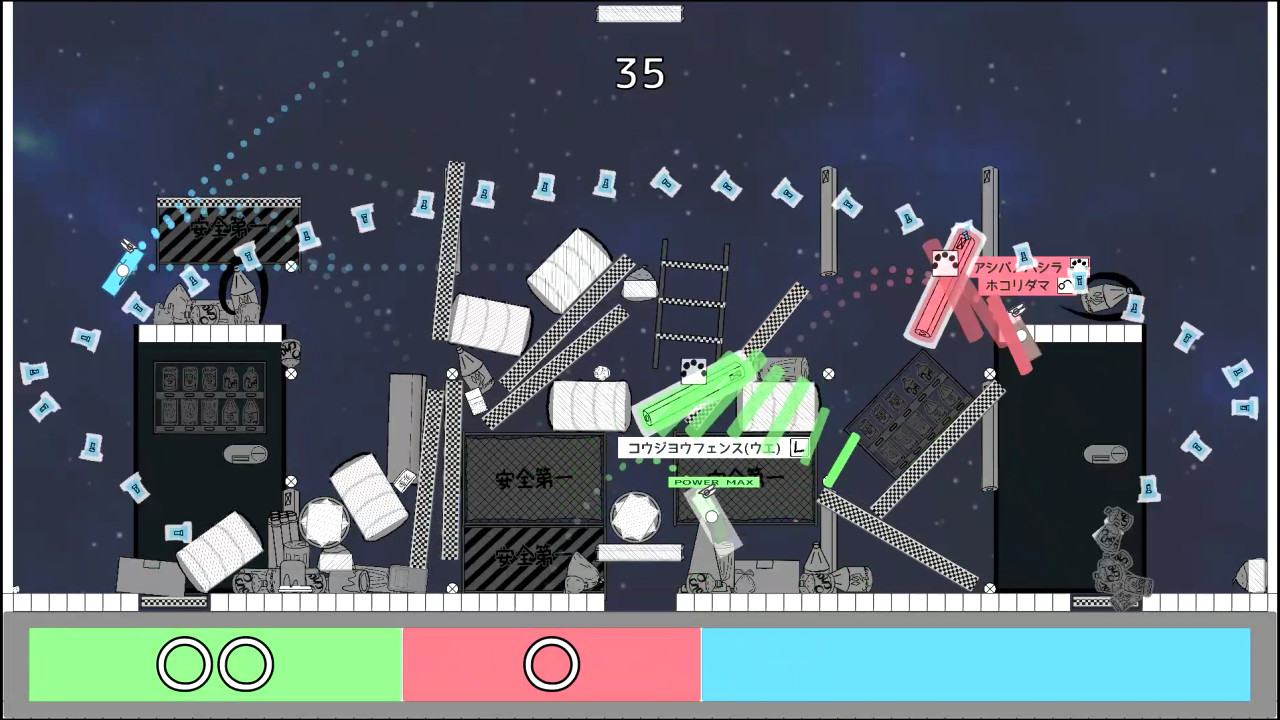Screen dimensions: 1280x720
Task: Click the timer showing 35
Action: tap(639, 73)
